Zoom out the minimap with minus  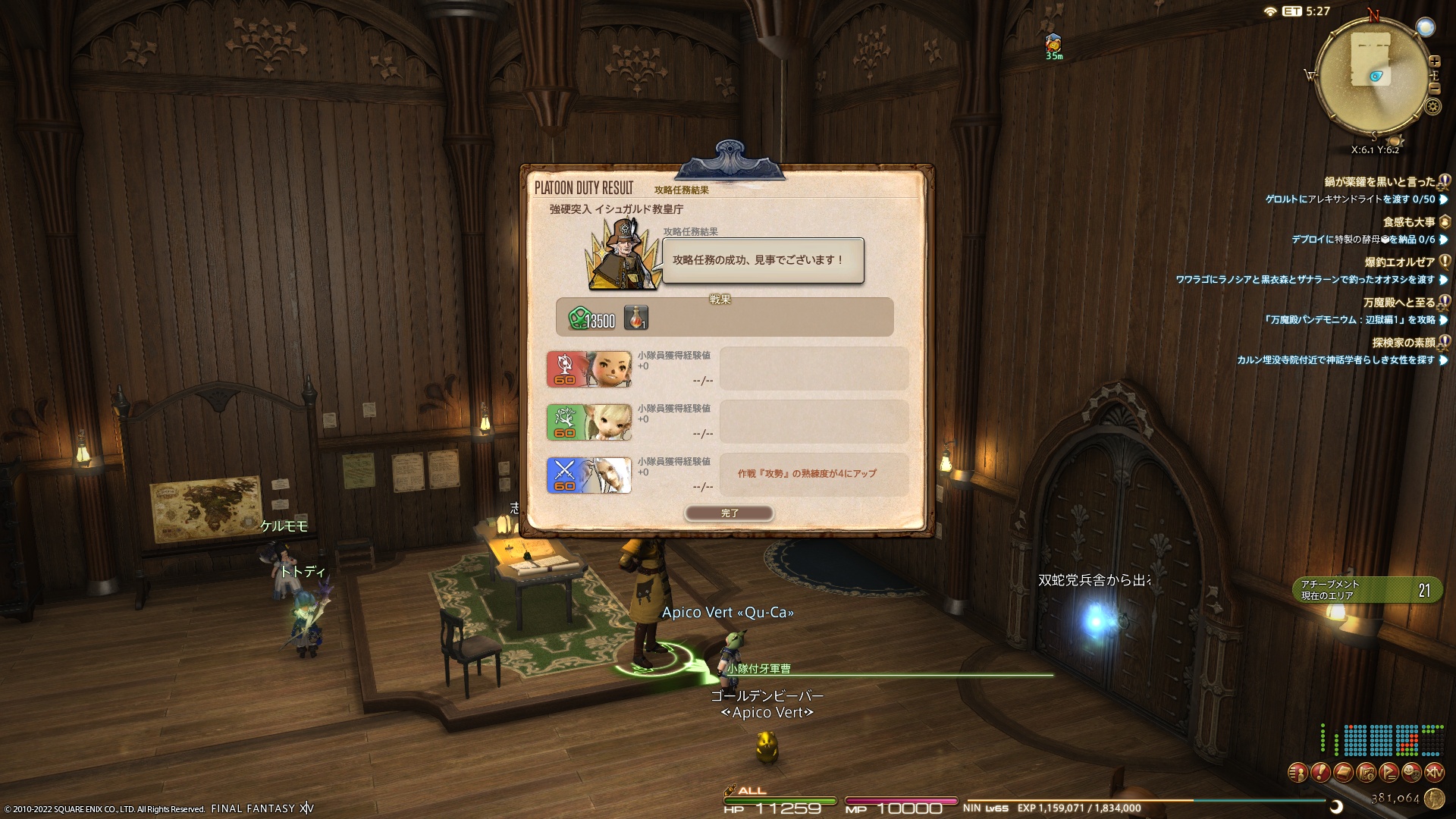pos(1434,89)
